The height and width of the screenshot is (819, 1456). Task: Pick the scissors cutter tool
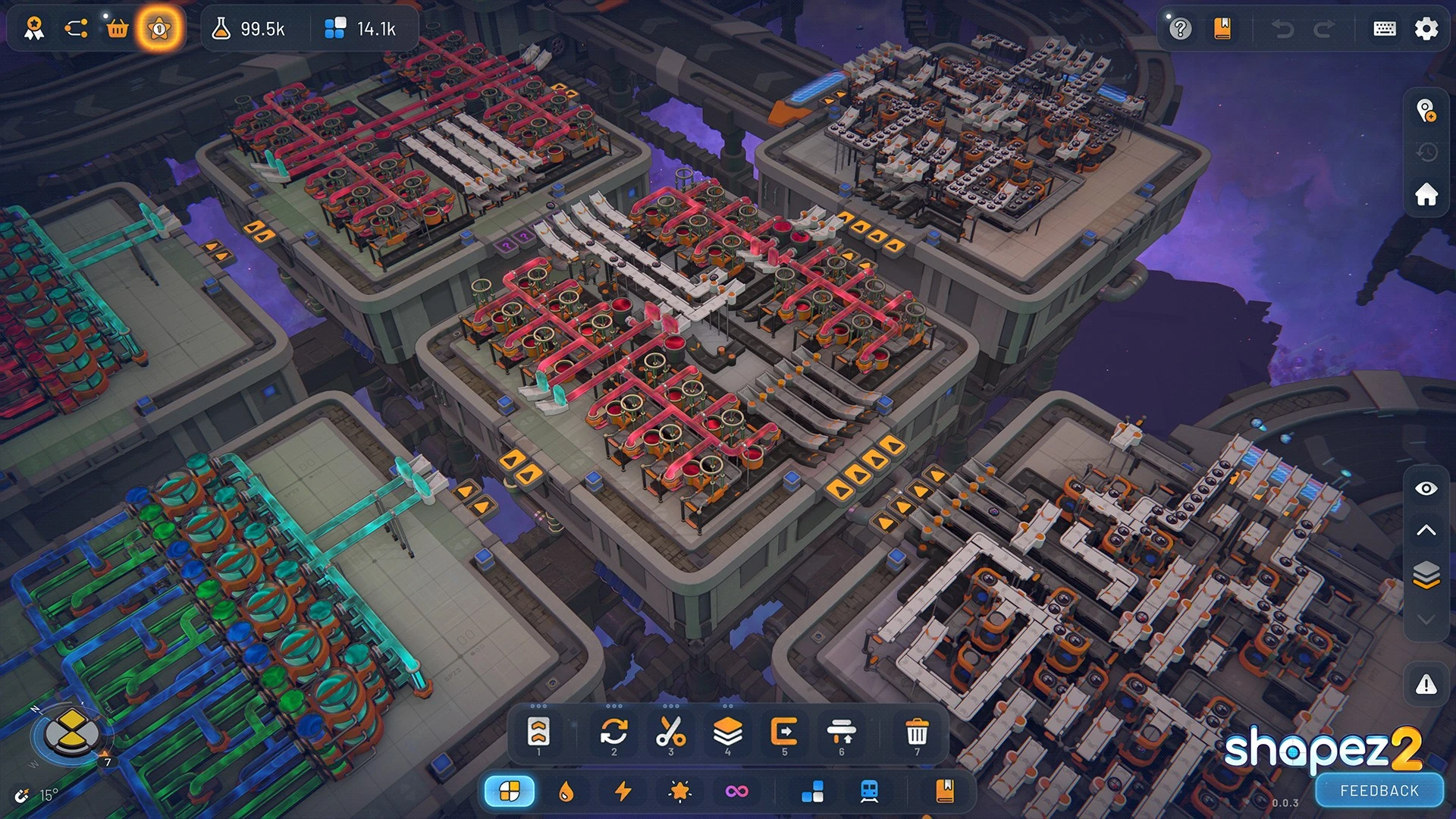point(670,732)
